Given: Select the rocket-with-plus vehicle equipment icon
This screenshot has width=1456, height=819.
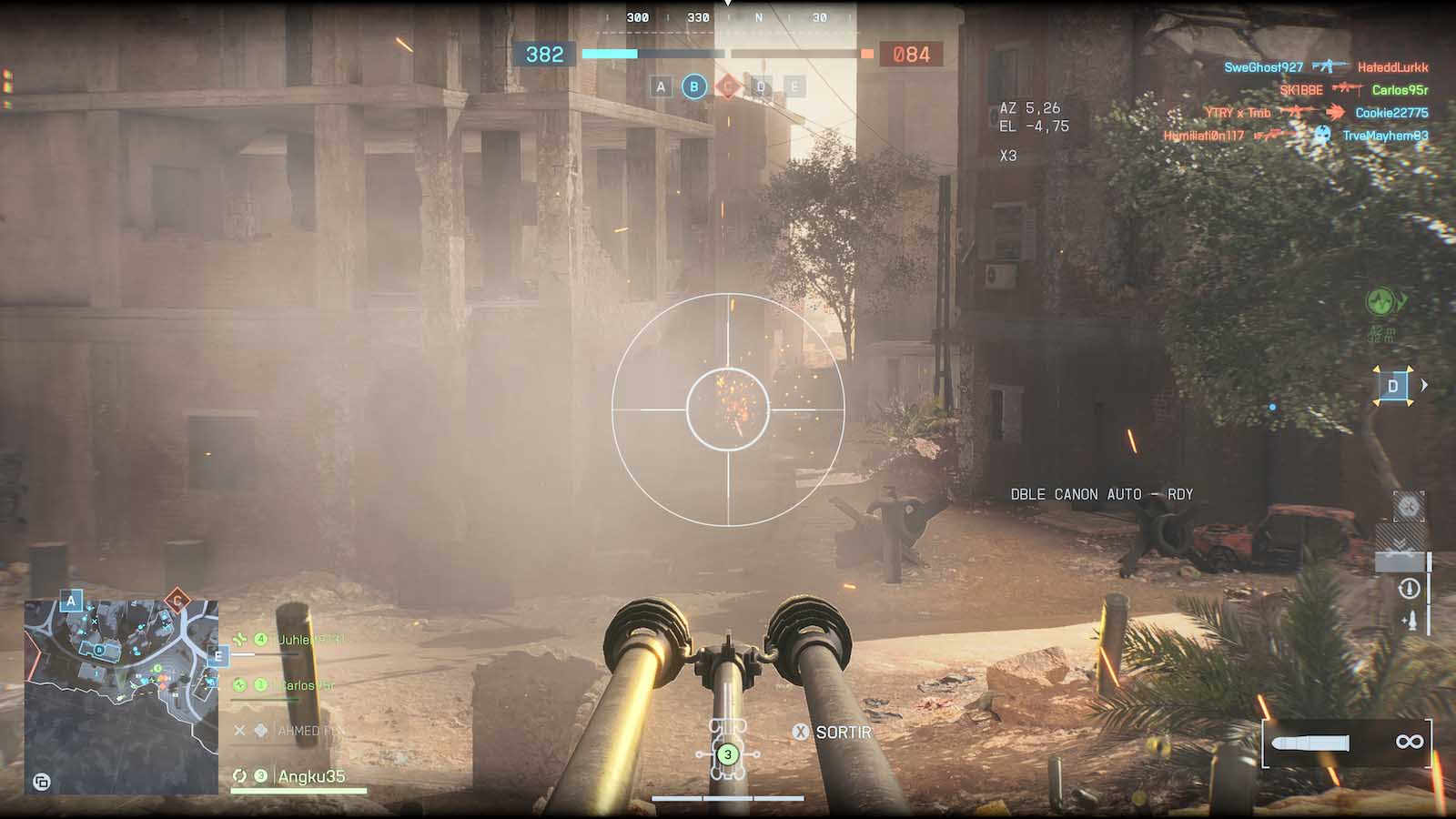Looking at the screenshot, I should (1409, 621).
